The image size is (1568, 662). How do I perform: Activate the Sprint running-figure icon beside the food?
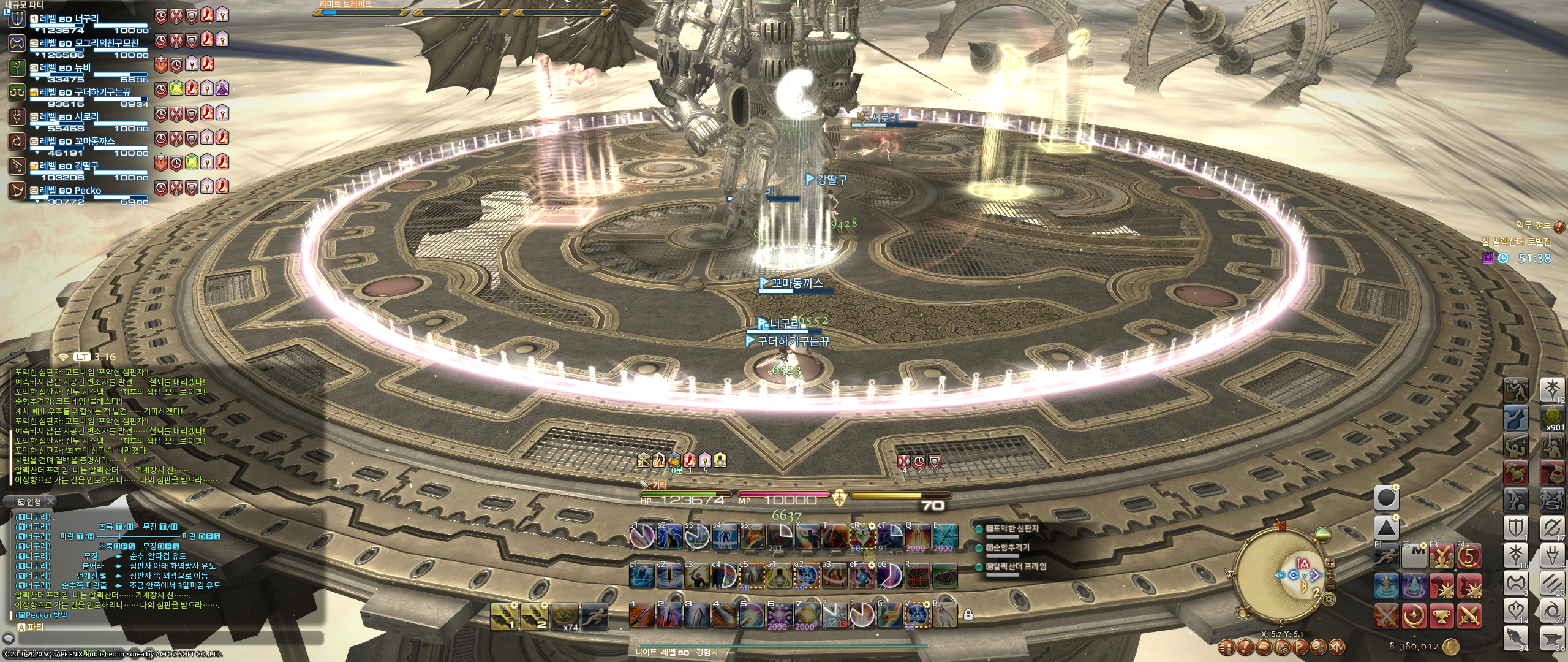(594, 615)
